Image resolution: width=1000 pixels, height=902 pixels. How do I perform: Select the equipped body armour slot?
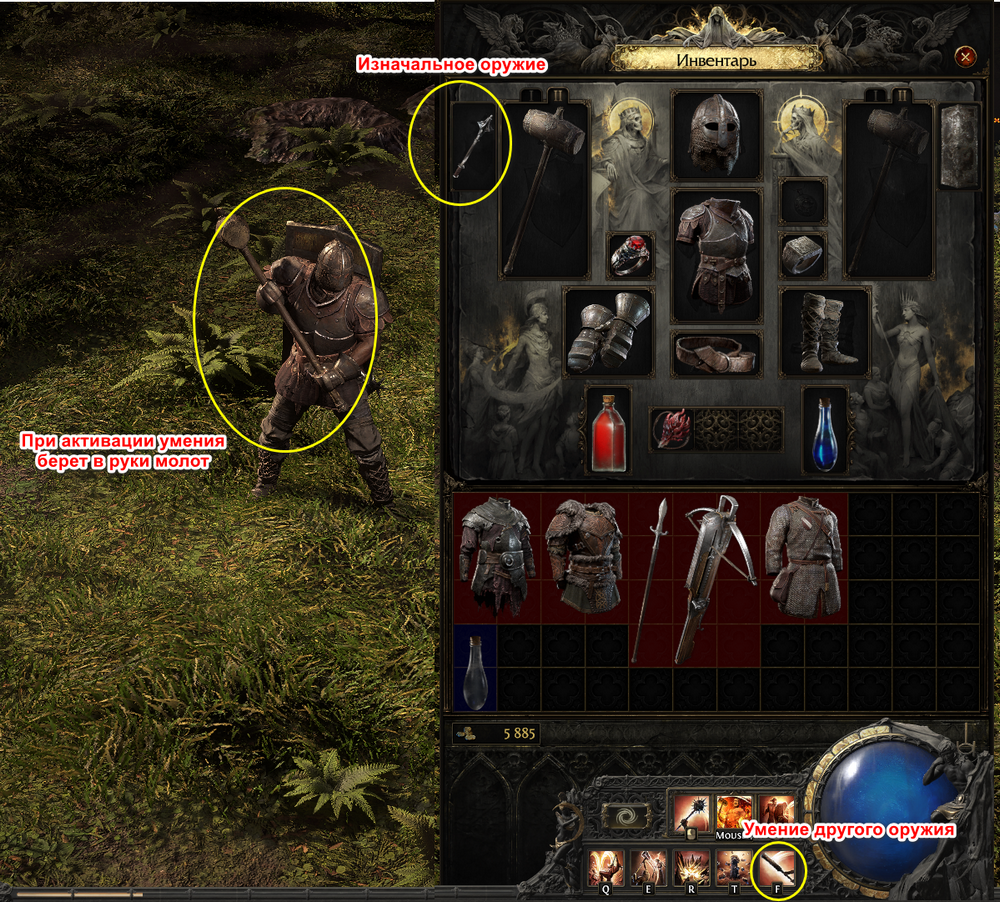(x=716, y=253)
